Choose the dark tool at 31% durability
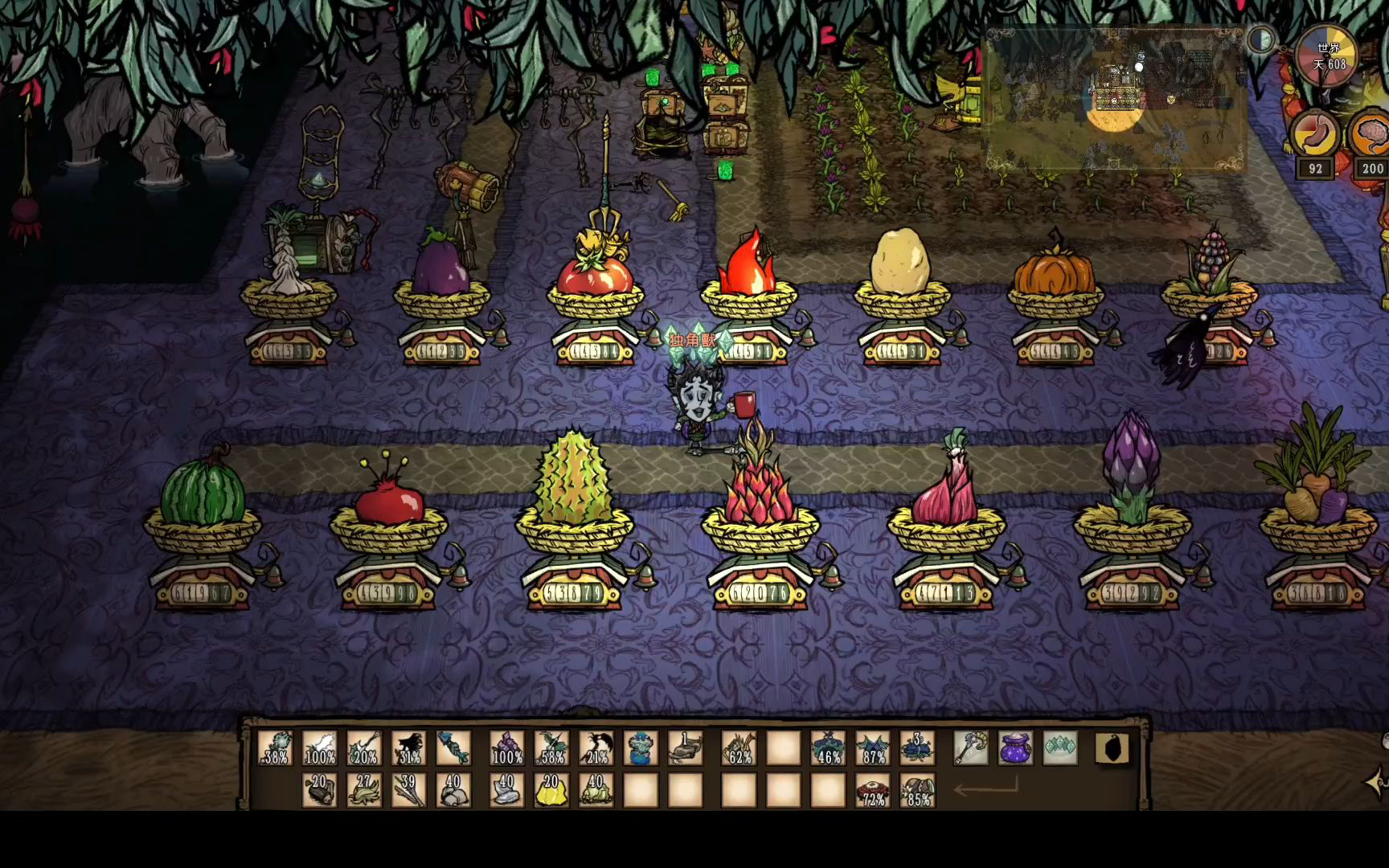Viewport: 1389px width, 868px height. (x=408, y=747)
